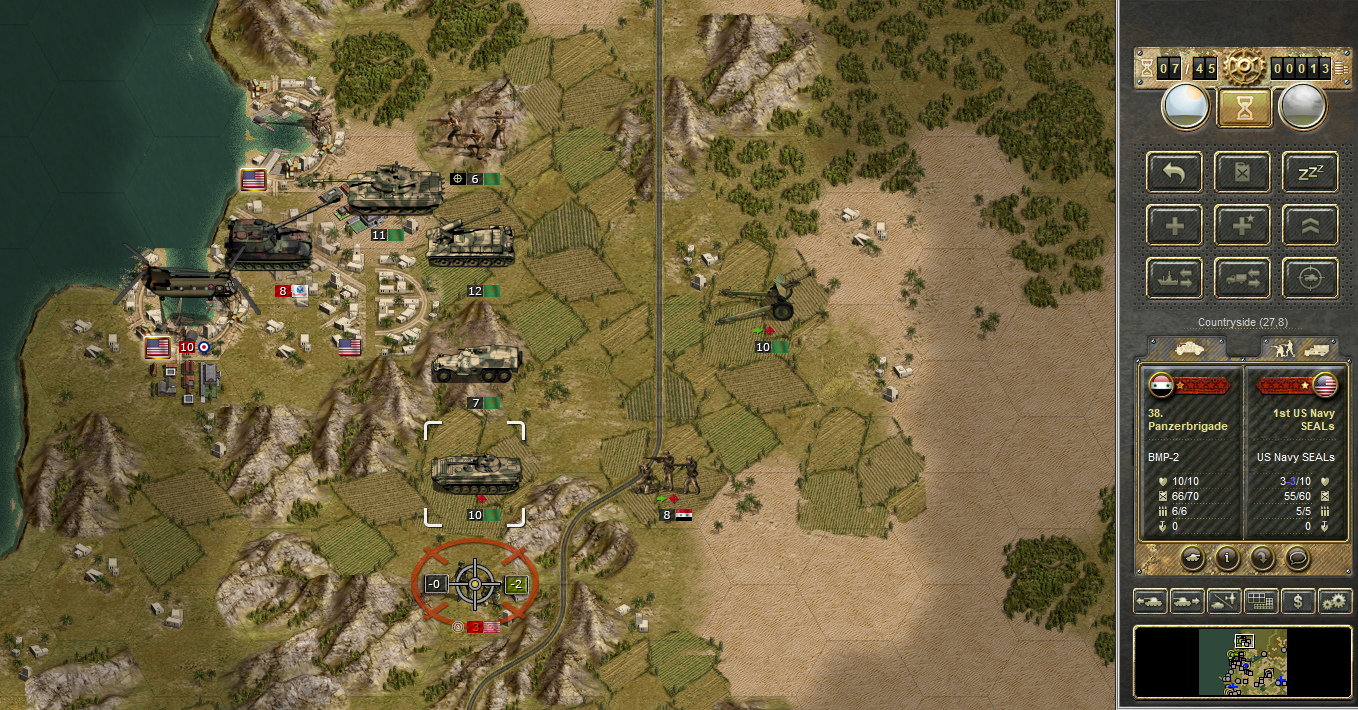The height and width of the screenshot is (710, 1358).
Task: Open options with the gears button
Action: 1335,601
